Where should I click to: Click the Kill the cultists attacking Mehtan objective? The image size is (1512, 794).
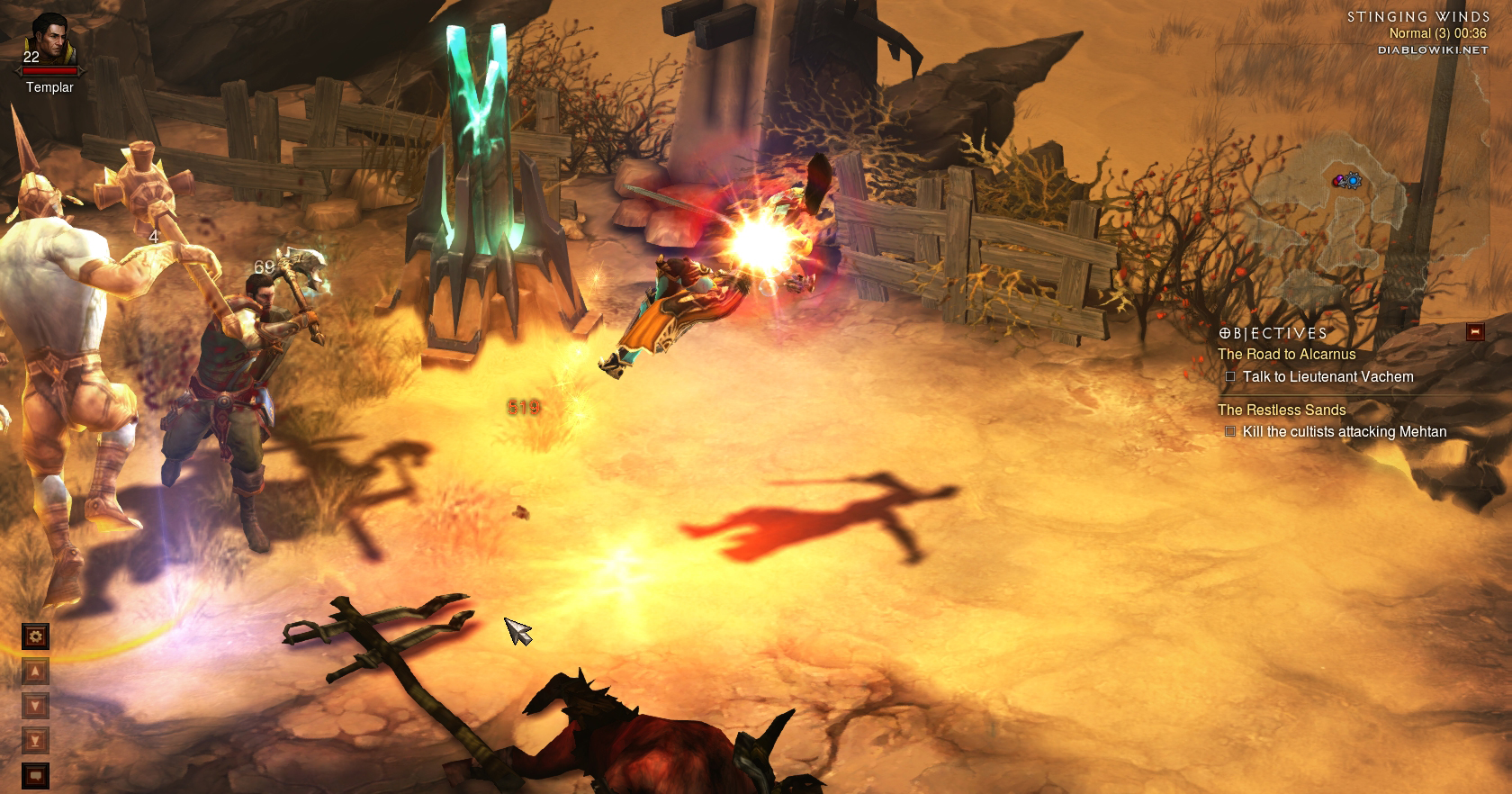pos(1344,432)
